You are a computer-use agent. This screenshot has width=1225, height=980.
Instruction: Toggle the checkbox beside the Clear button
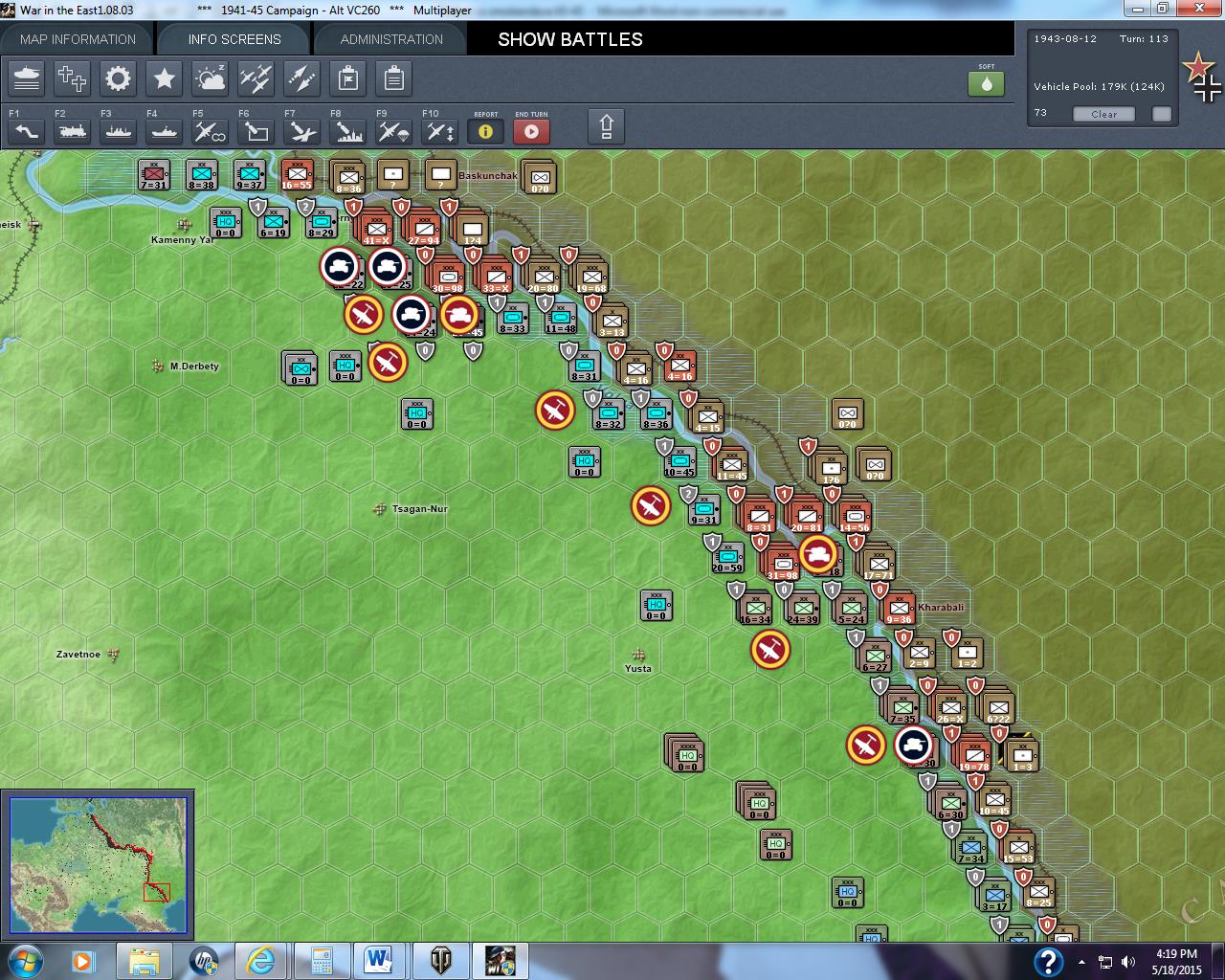(x=1161, y=113)
